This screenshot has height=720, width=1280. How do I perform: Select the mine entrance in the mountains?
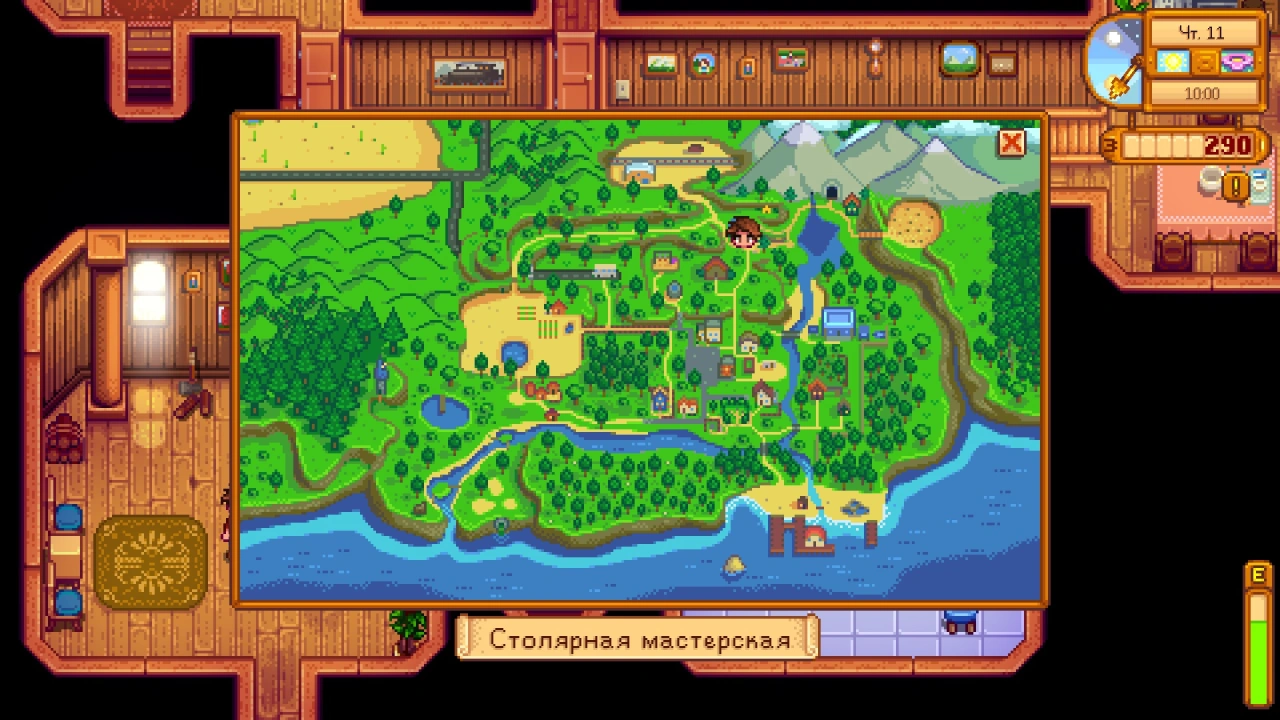[x=832, y=190]
